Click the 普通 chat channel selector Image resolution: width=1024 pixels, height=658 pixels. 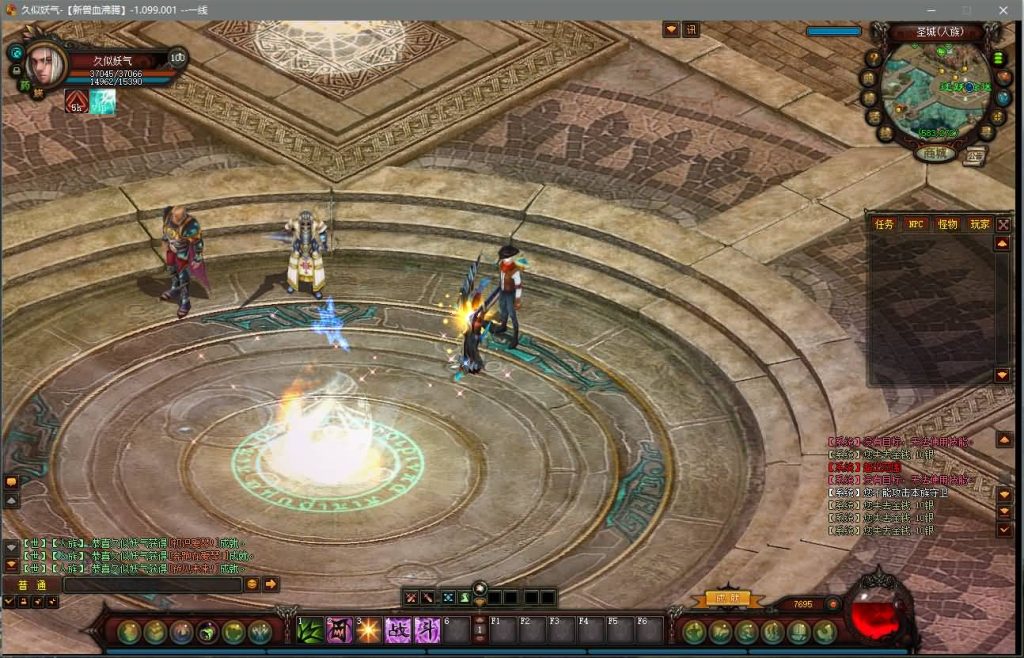[31, 584]
